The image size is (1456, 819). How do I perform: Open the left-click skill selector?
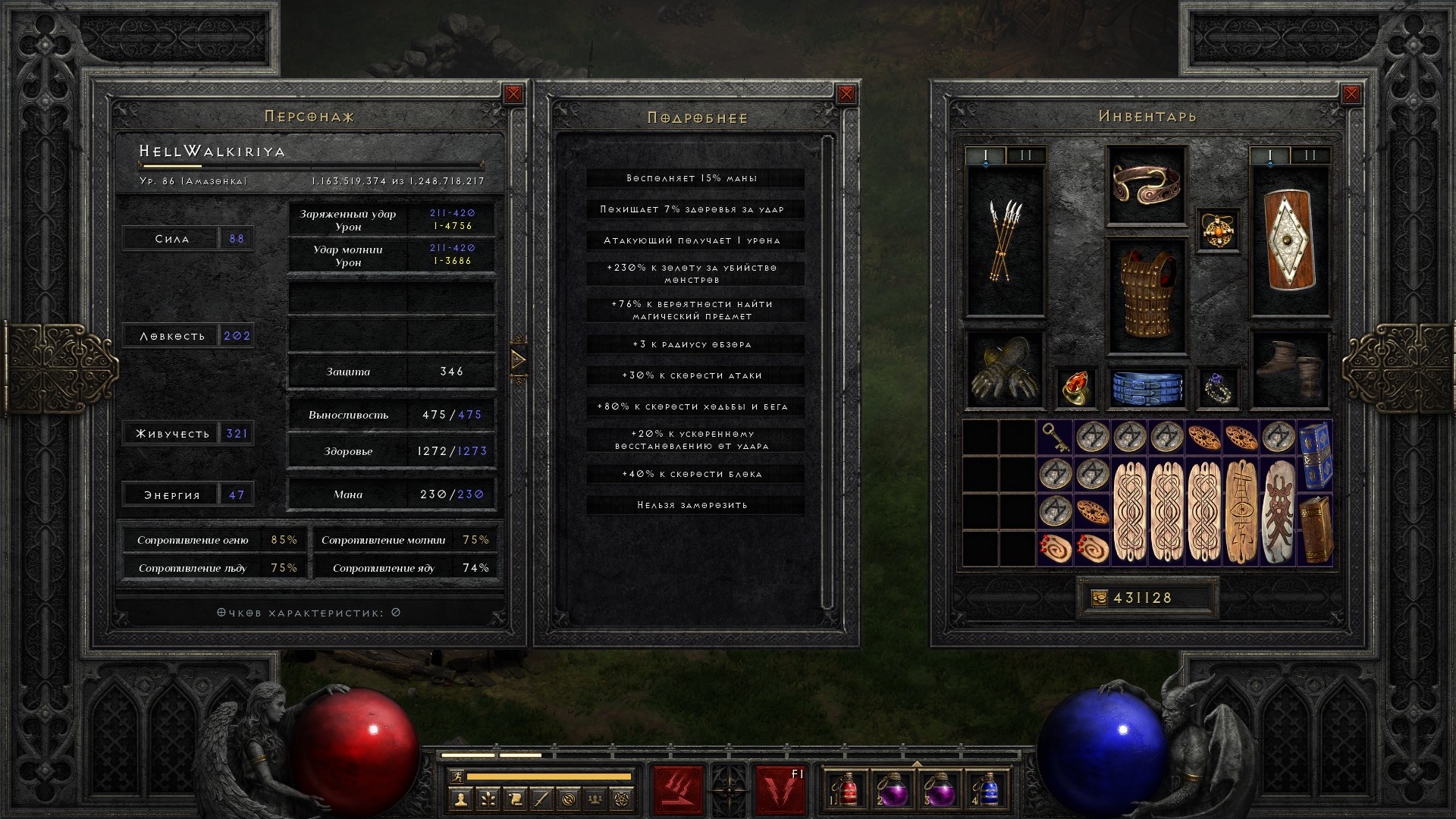click(x=678, y=790)
